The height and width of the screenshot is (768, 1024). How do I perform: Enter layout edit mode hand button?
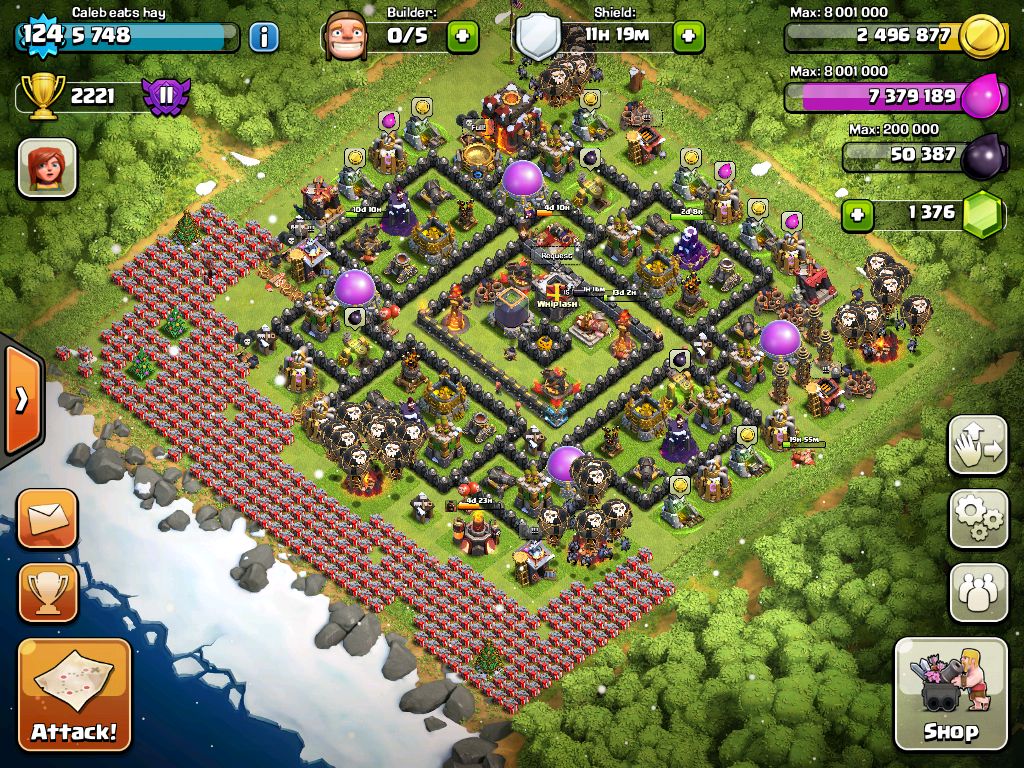pos(978,445)
